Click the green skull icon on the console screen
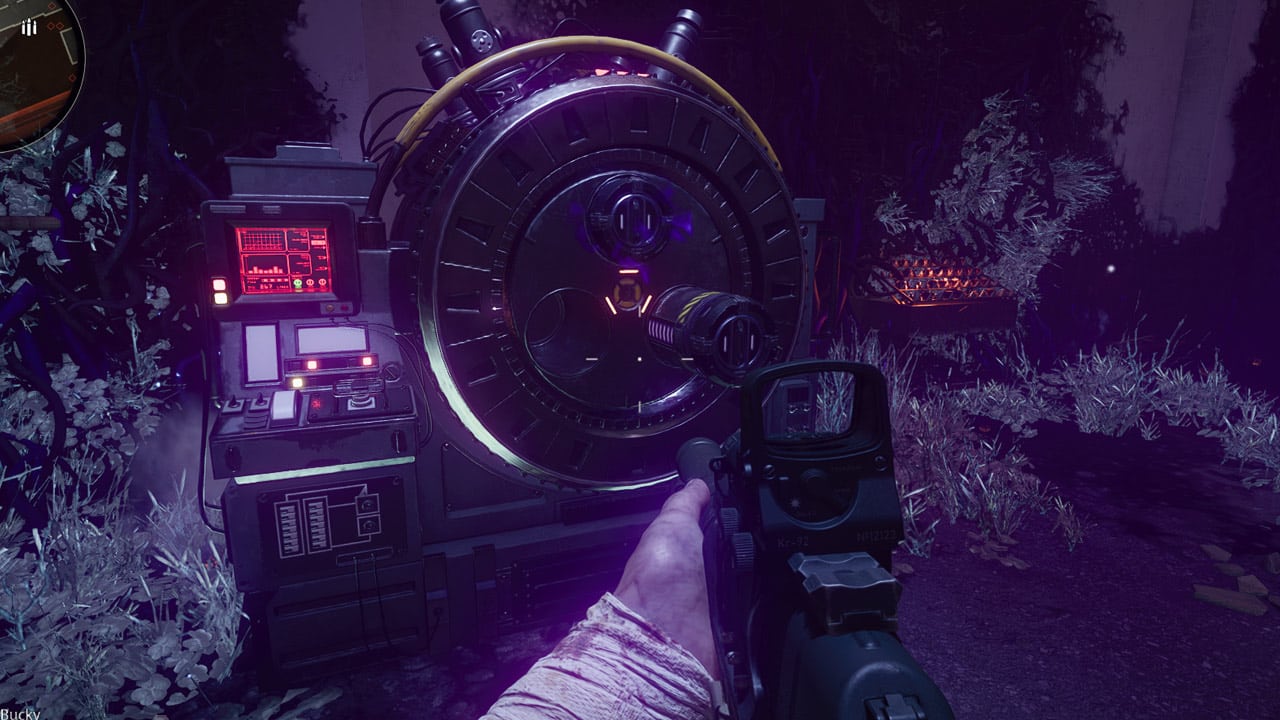This screenshot has height=720, width=1280. click(x=297, y=281)
